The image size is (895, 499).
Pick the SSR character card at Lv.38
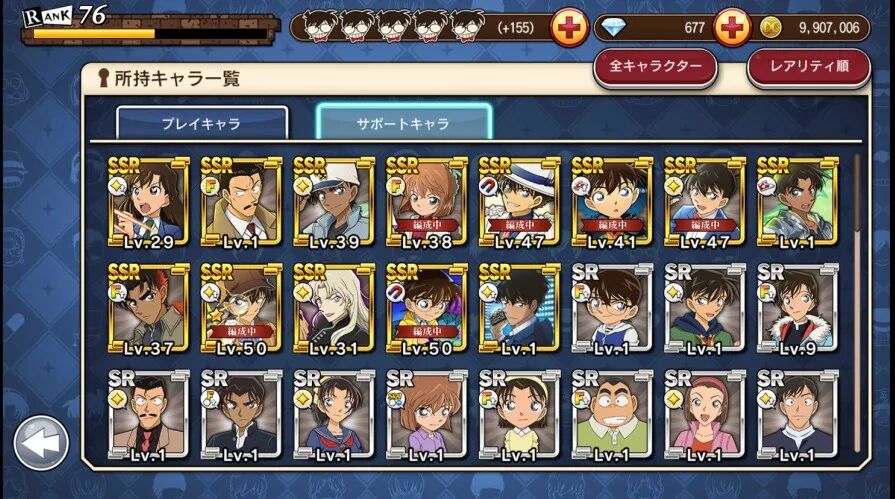(427, 201)
